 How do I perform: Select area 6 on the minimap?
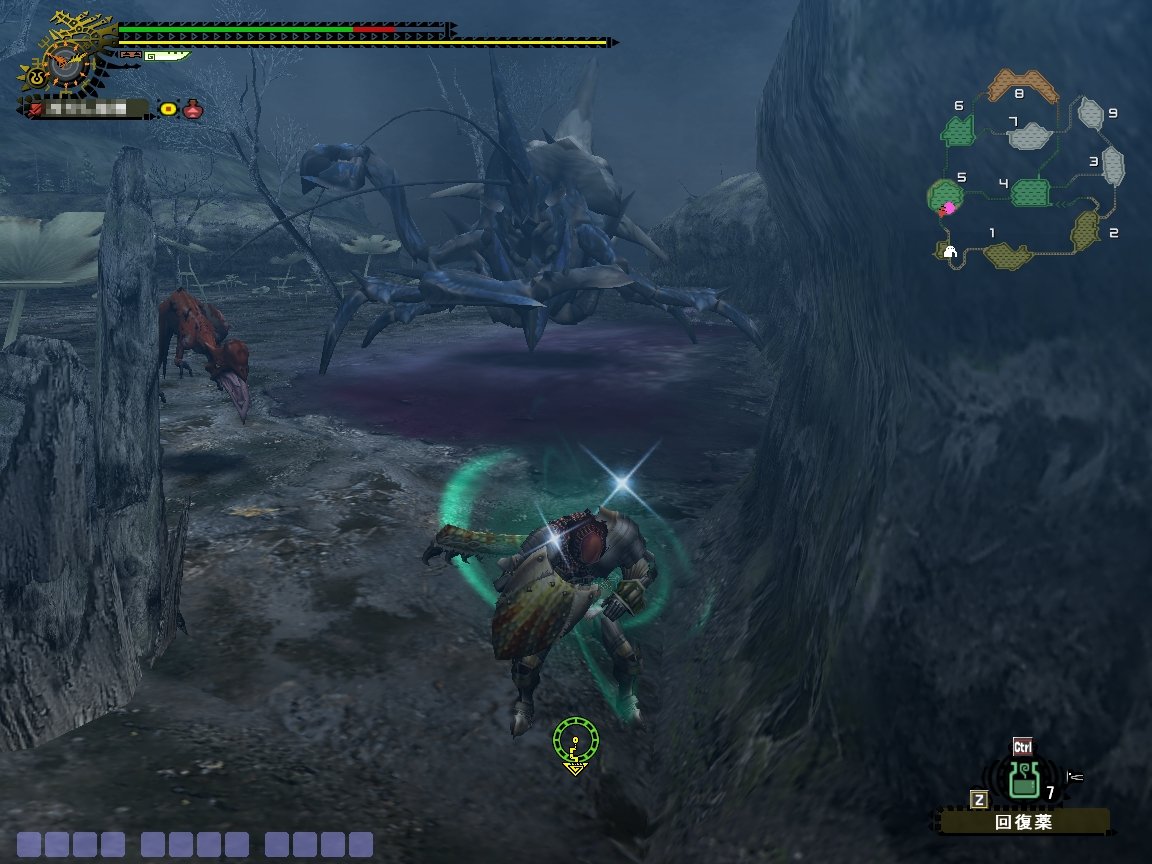[960, 130]
